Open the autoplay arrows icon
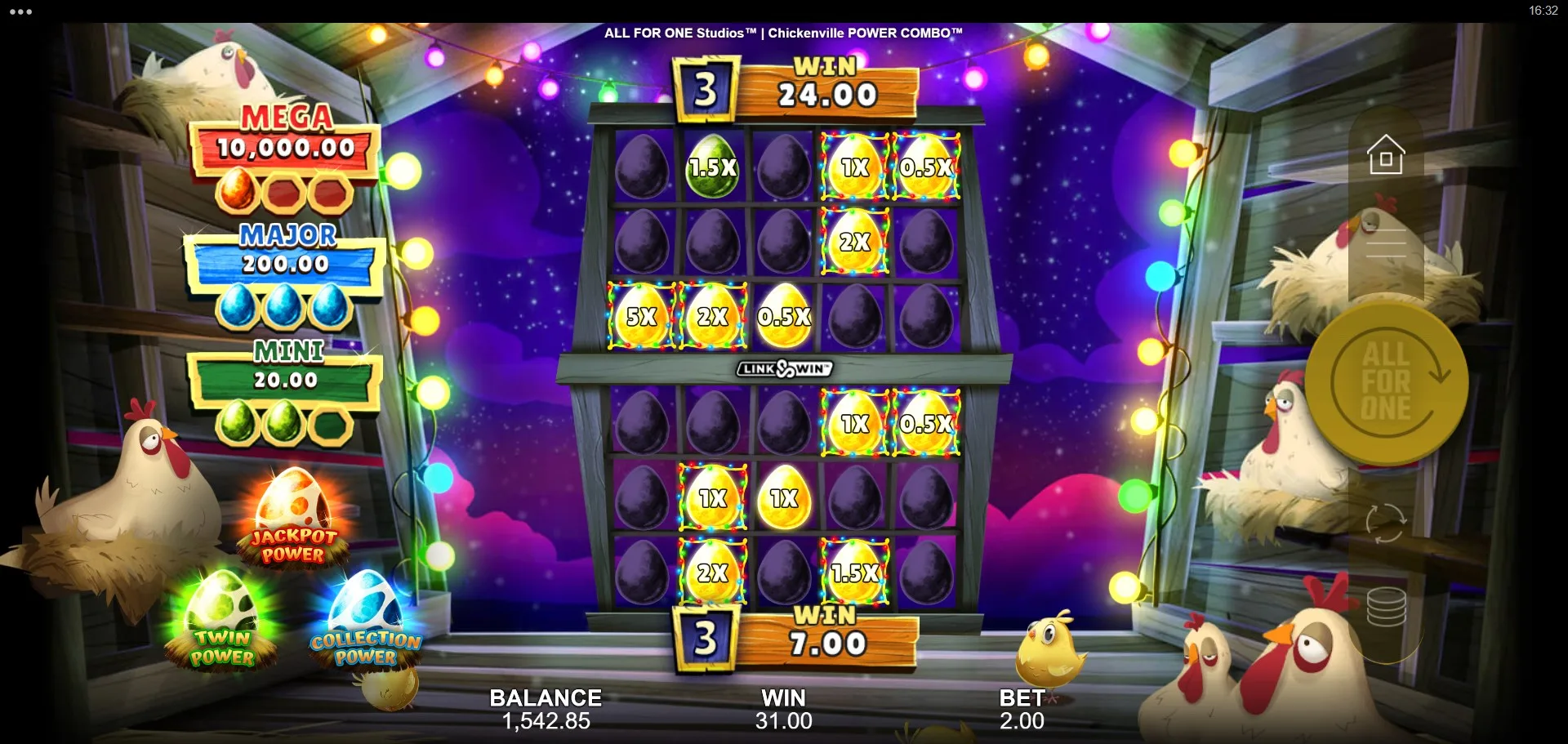The height and width of the screenshot is (744, 1568). pyautogui.click(x=1386, y=522)
